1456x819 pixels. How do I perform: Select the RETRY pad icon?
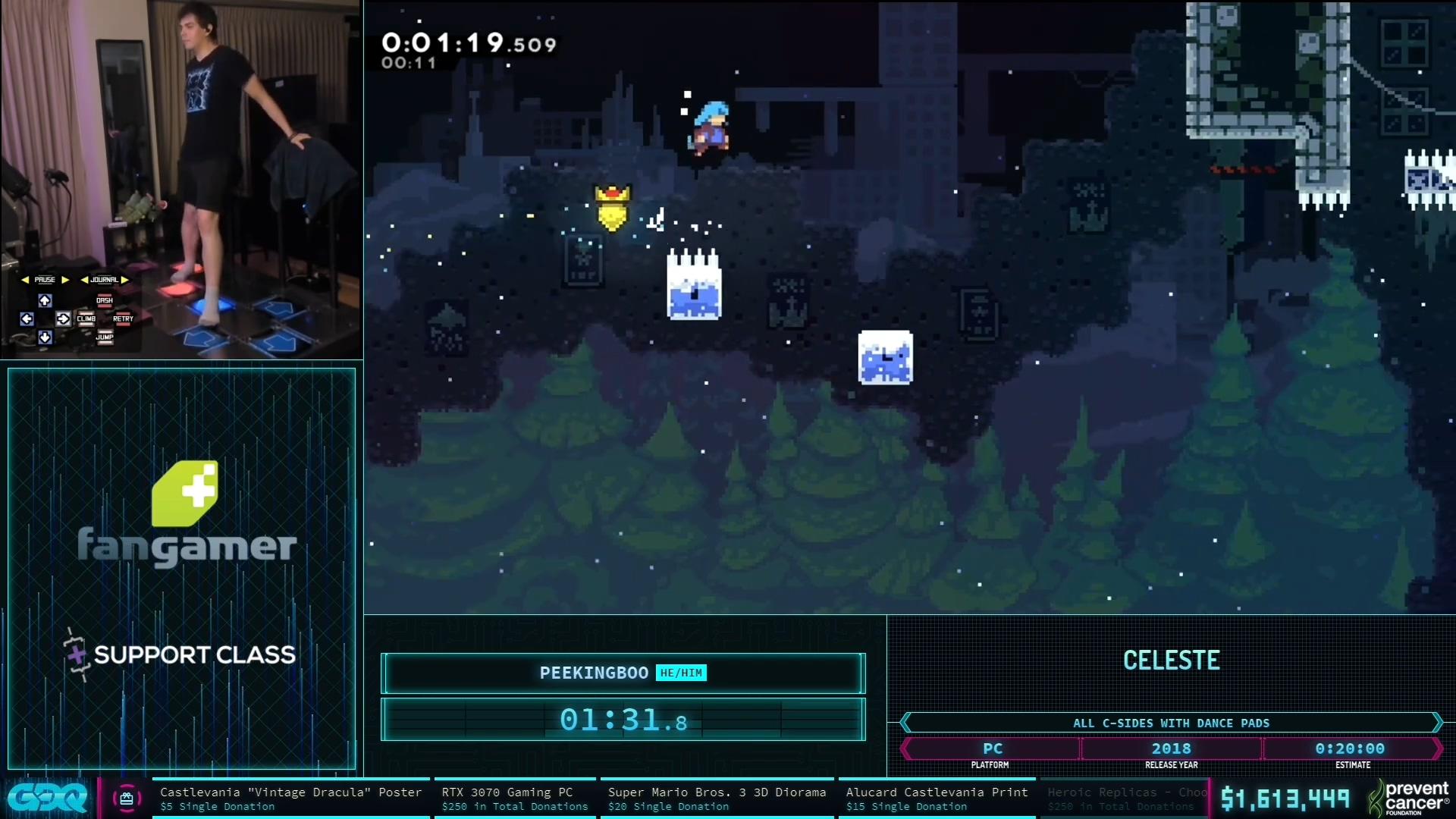click(124, 318)
